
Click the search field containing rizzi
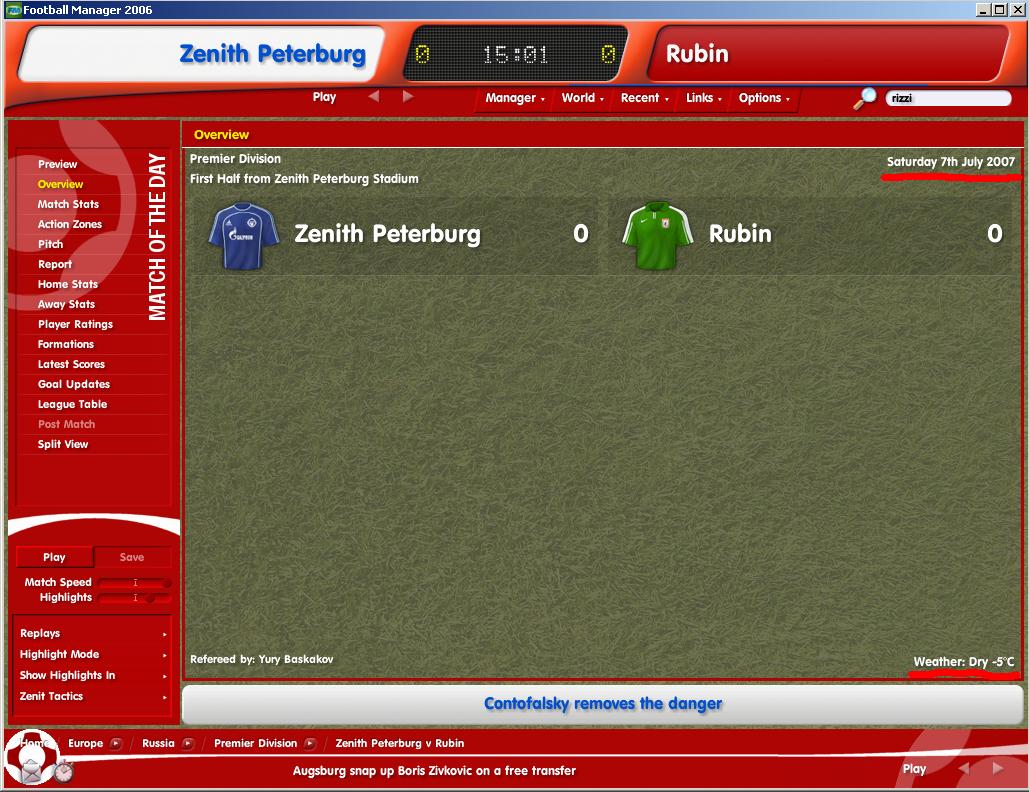pos(947,99)
